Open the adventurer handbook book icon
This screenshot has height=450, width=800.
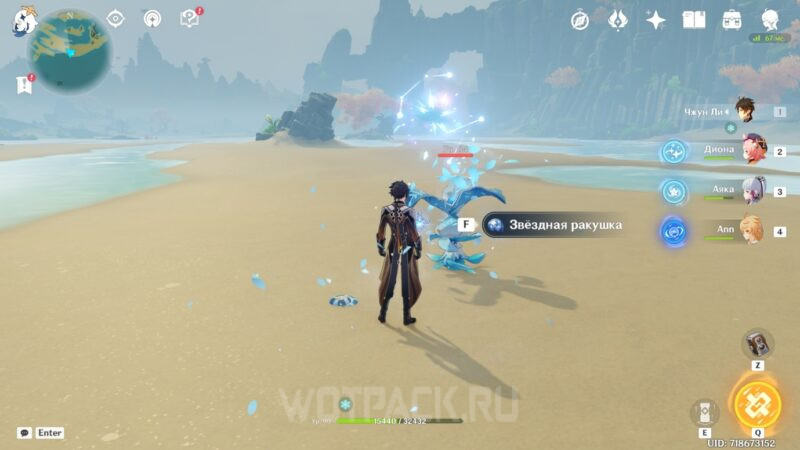(694, 20)
